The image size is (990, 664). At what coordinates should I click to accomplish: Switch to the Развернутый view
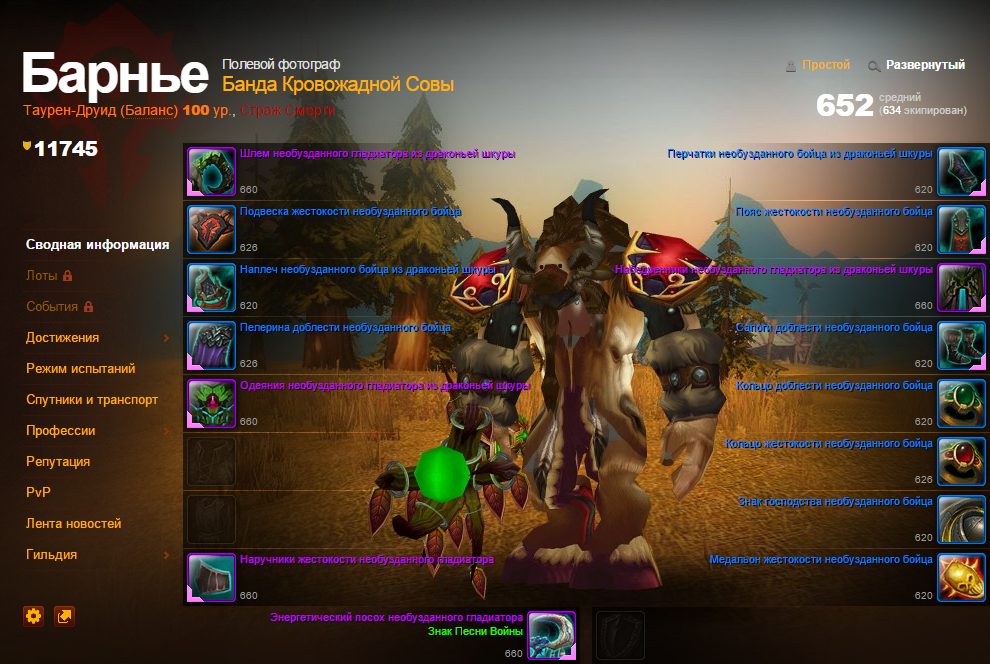[x=925, y=65]
